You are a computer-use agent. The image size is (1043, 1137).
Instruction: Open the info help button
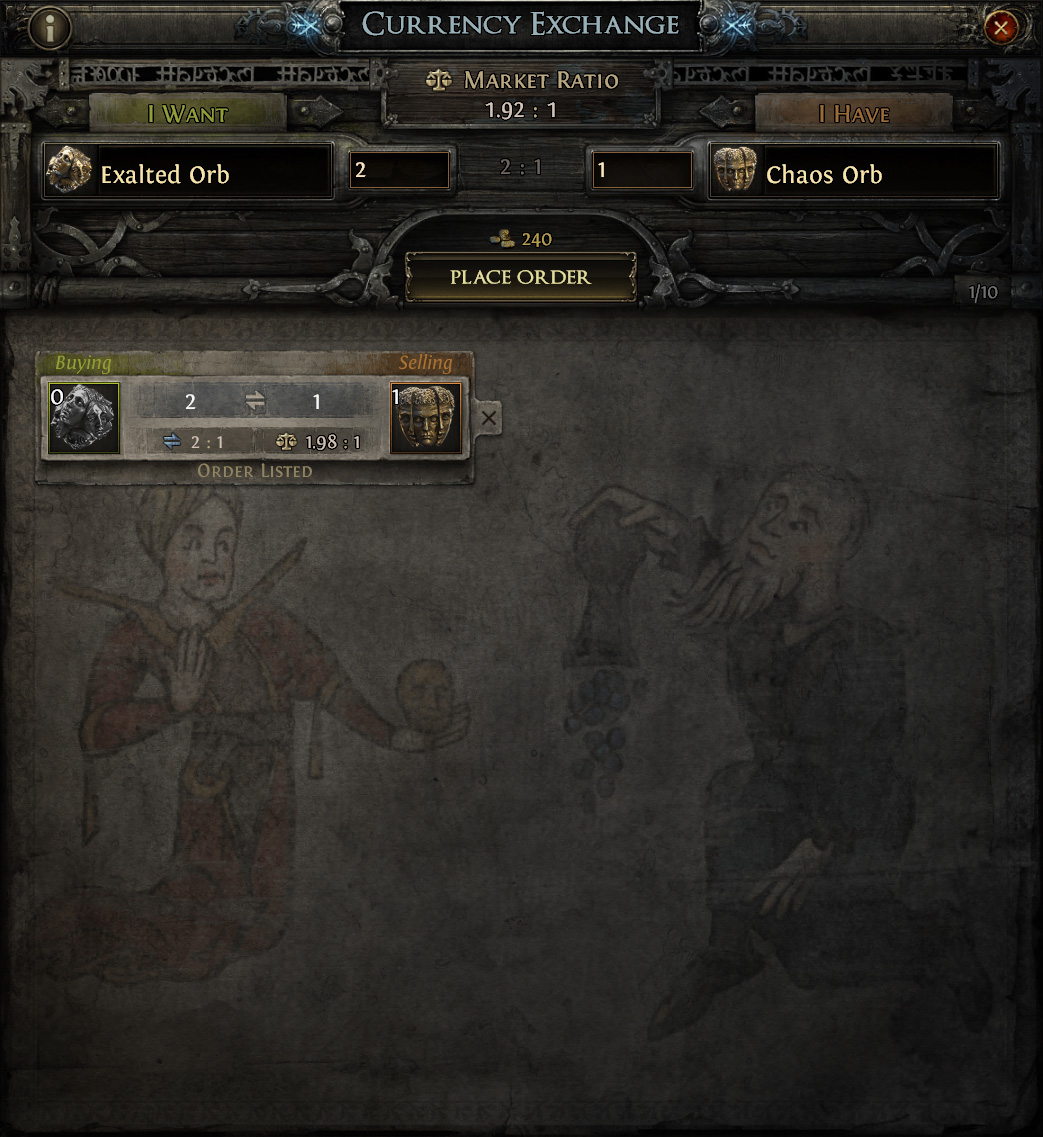pos(48,27)
